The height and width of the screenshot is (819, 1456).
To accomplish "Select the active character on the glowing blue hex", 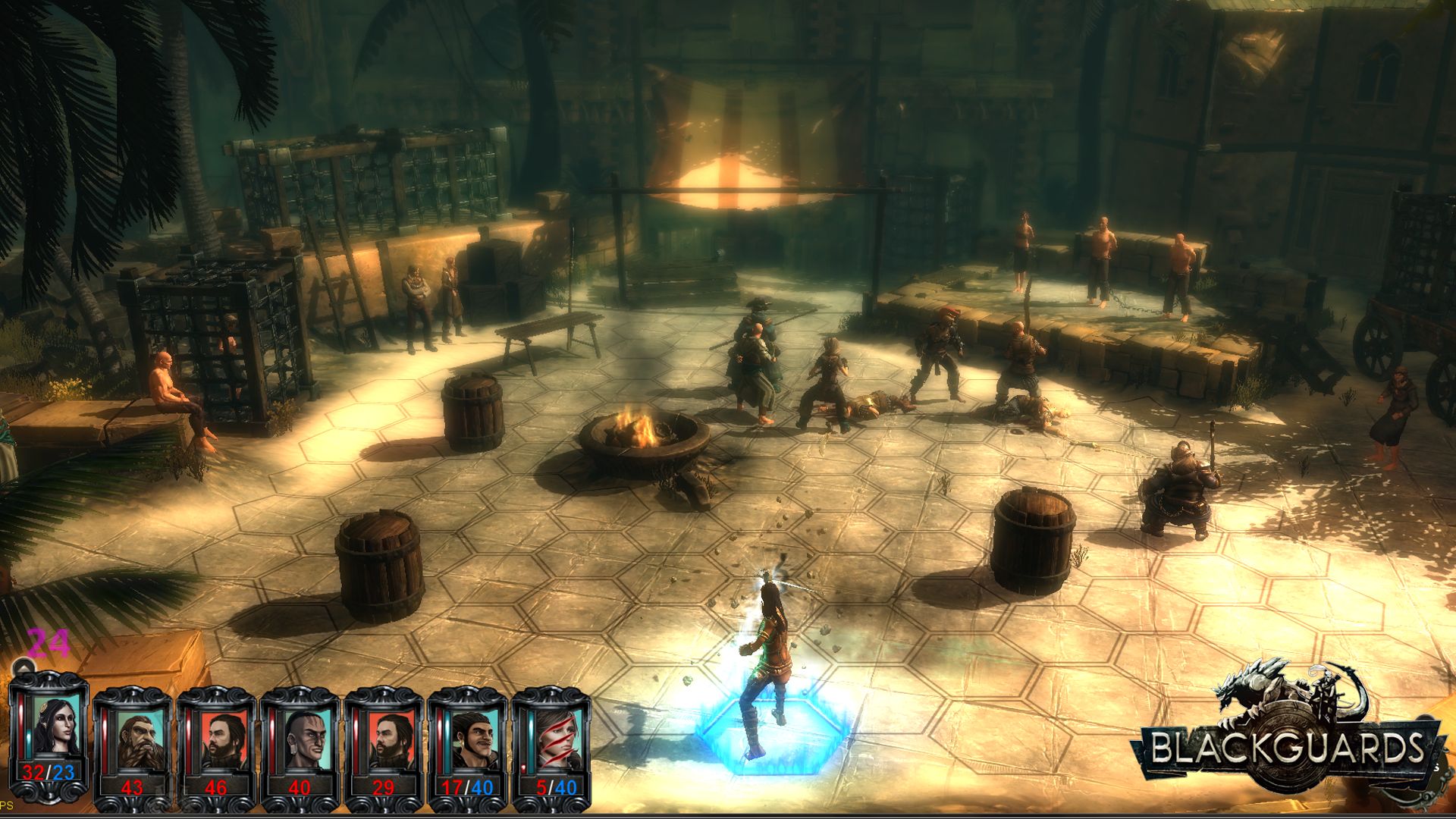I will (x=766, y=667).
